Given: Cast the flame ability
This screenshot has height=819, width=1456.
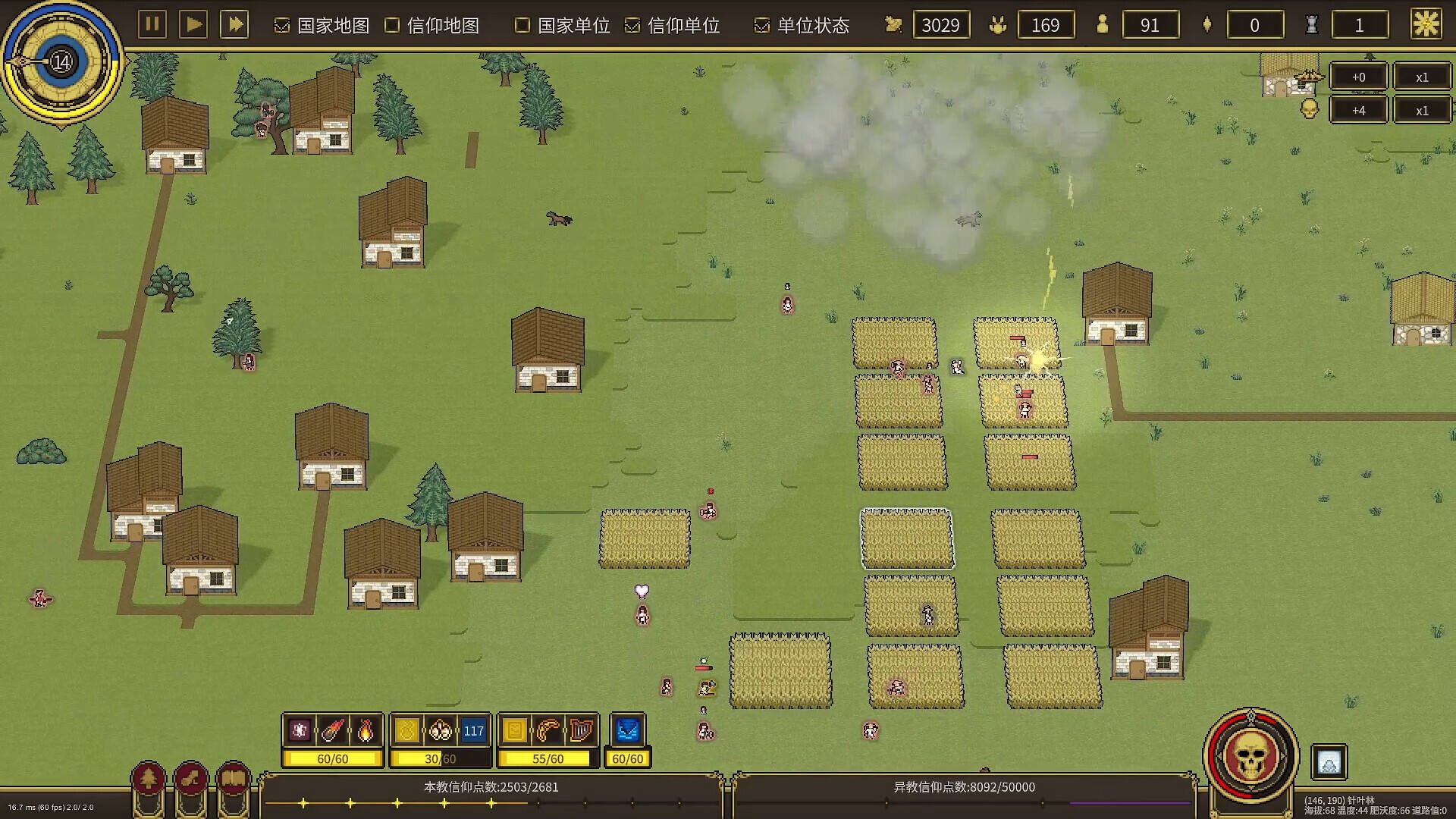Looking at the screenshot, I should pos(366,730).
